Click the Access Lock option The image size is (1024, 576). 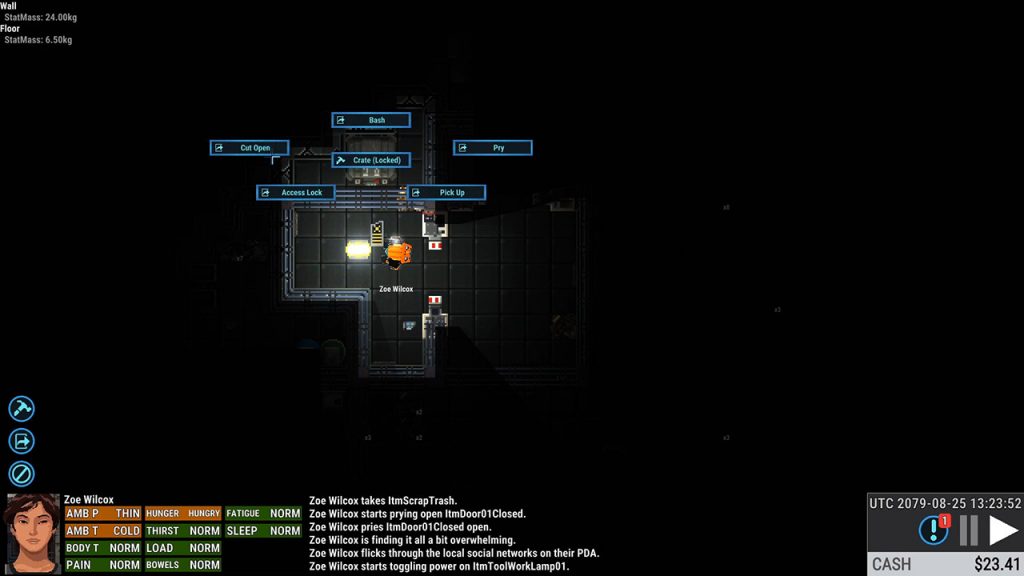tap(296, 193)
